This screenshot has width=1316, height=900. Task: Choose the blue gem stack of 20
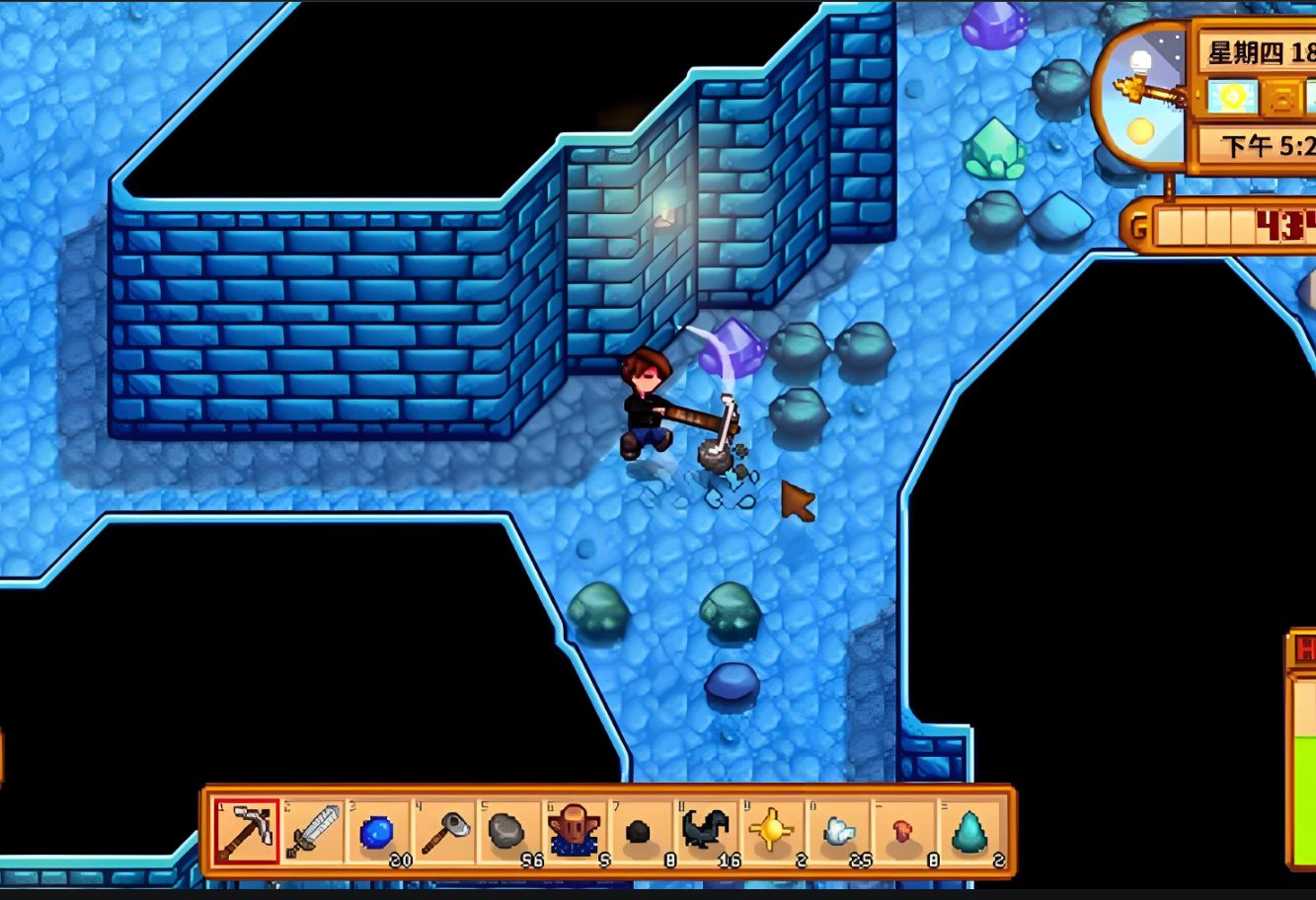(378, 831)
